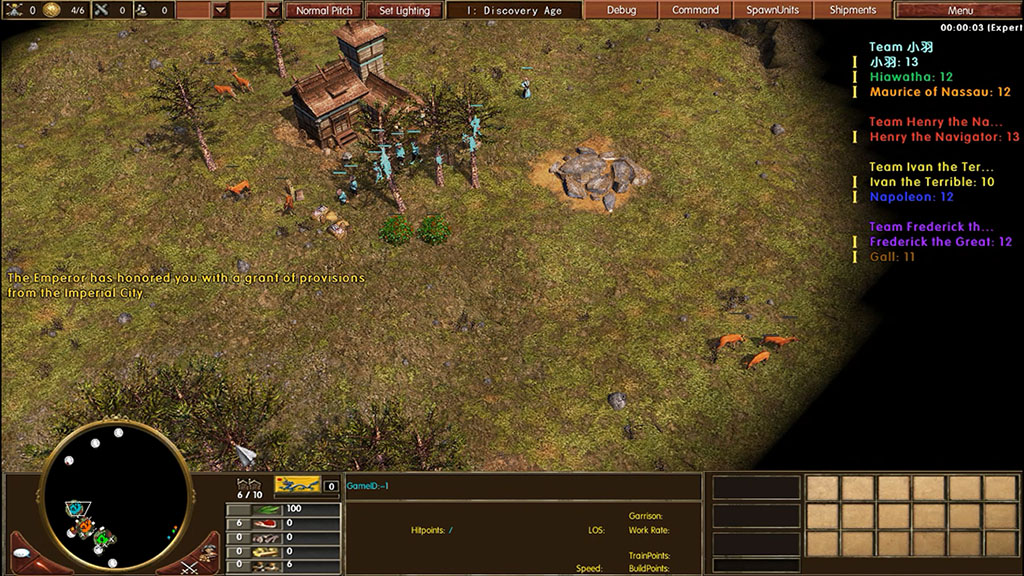Open the home city dragon flag

pyautogui.click(x=297, y=485)
